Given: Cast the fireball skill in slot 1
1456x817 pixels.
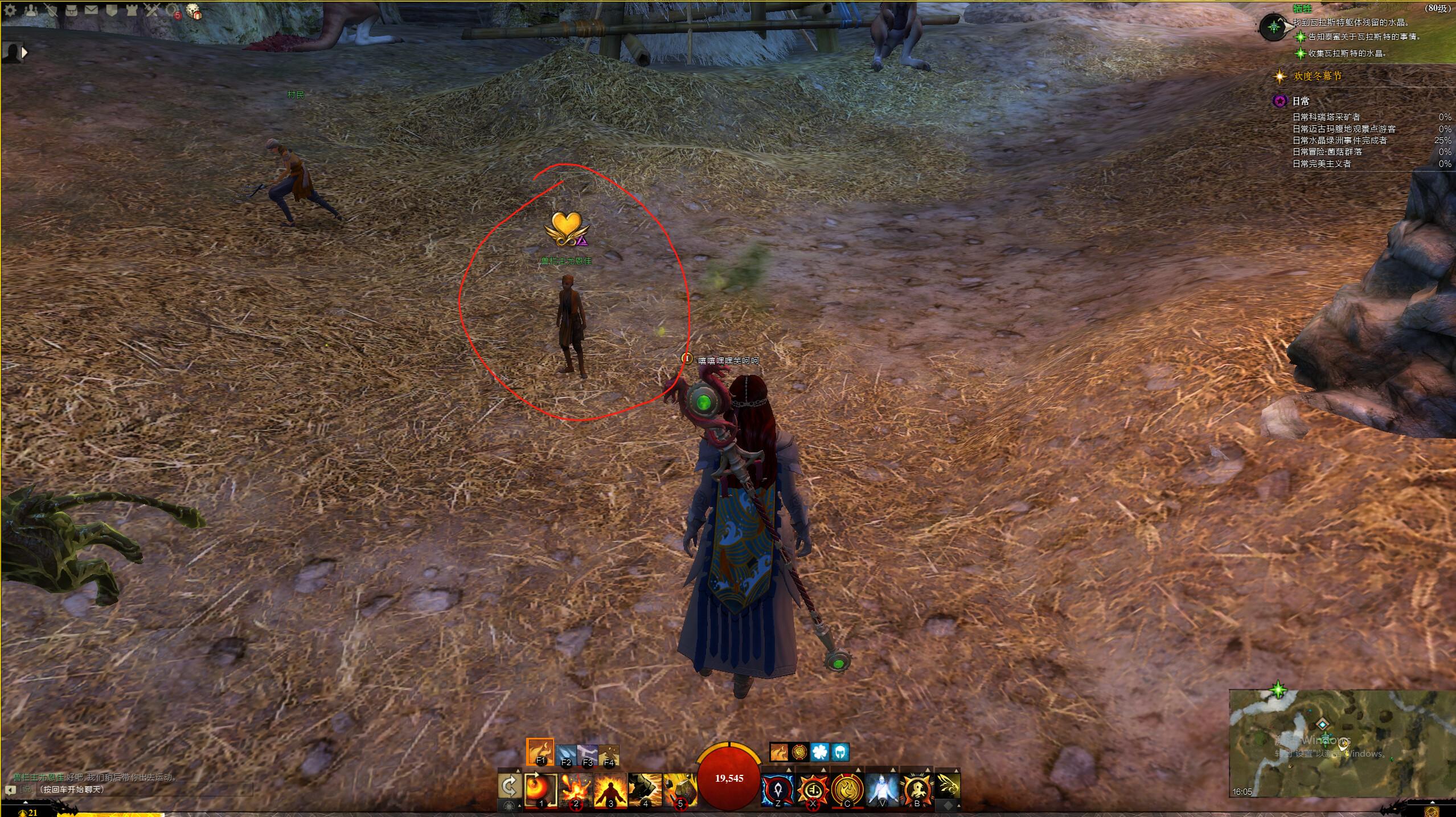Looking at the screenshot, I should coord(540,789).
